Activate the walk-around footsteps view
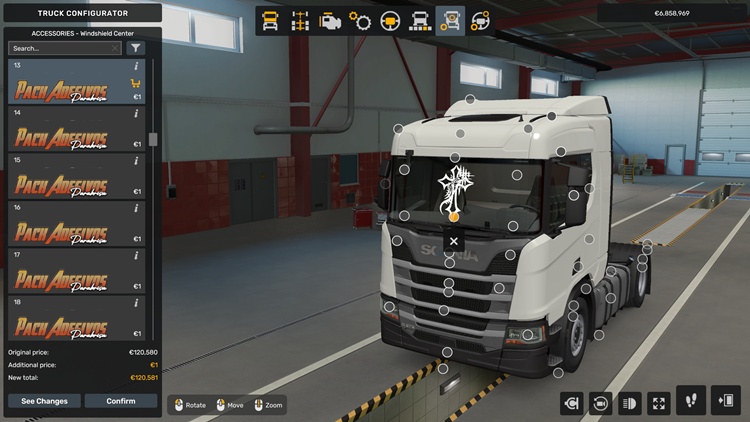750x422 pixels. click(691, 401)
